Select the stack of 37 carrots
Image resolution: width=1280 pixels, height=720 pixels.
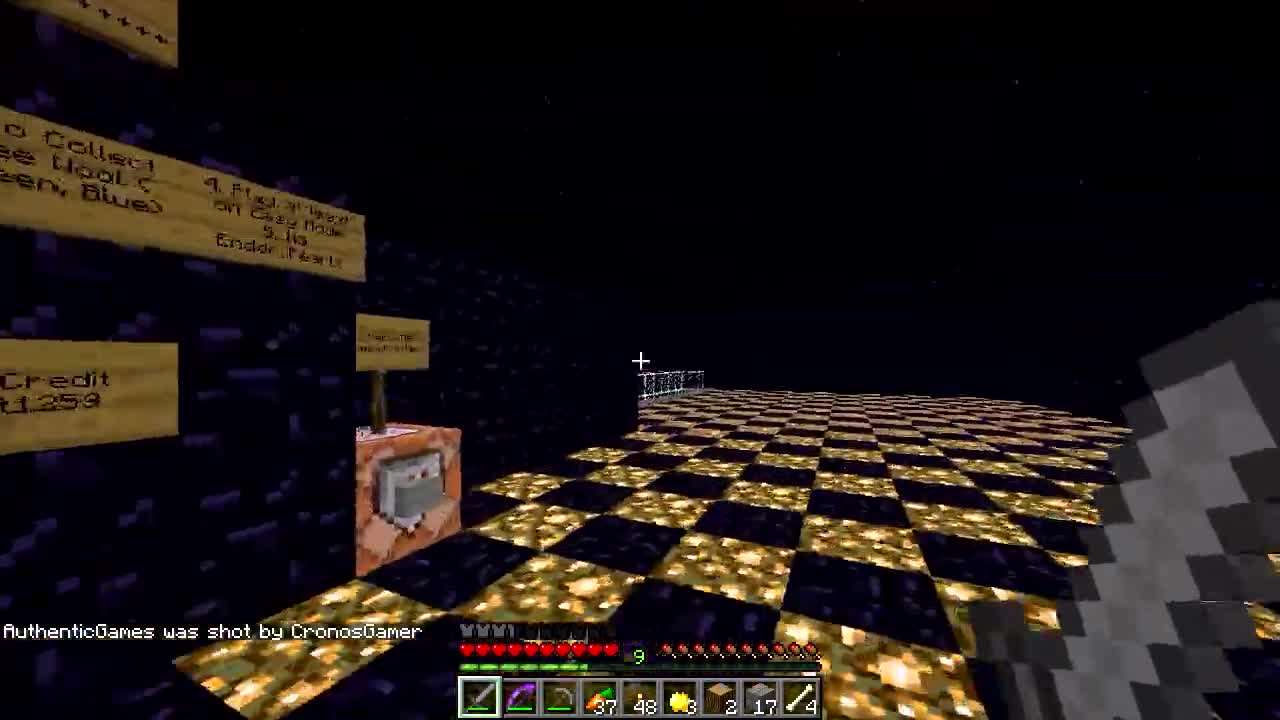[x=599, y=695]
